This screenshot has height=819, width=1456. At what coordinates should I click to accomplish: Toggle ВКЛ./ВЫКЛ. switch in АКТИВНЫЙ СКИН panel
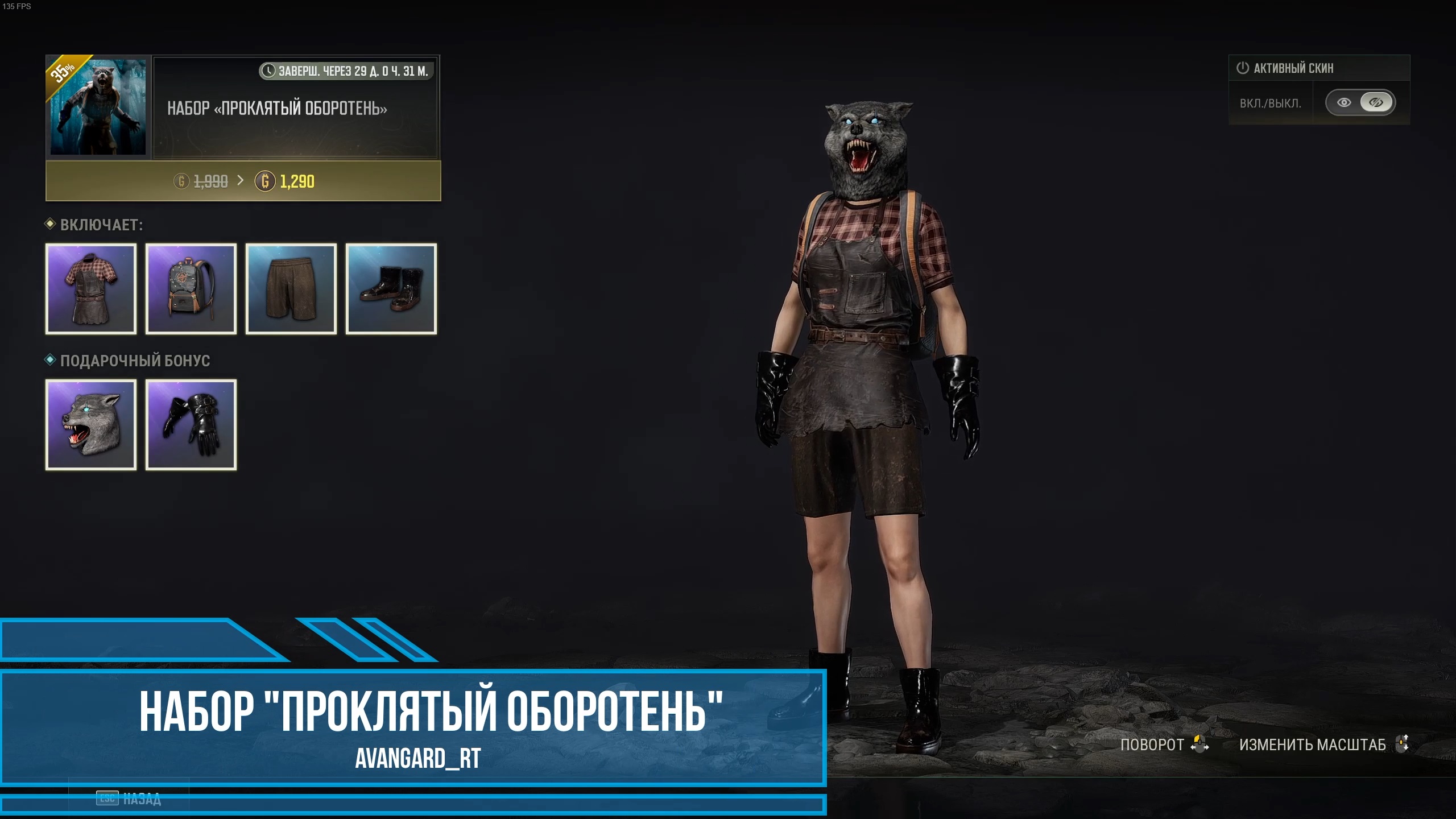(x=1359, y=102)
